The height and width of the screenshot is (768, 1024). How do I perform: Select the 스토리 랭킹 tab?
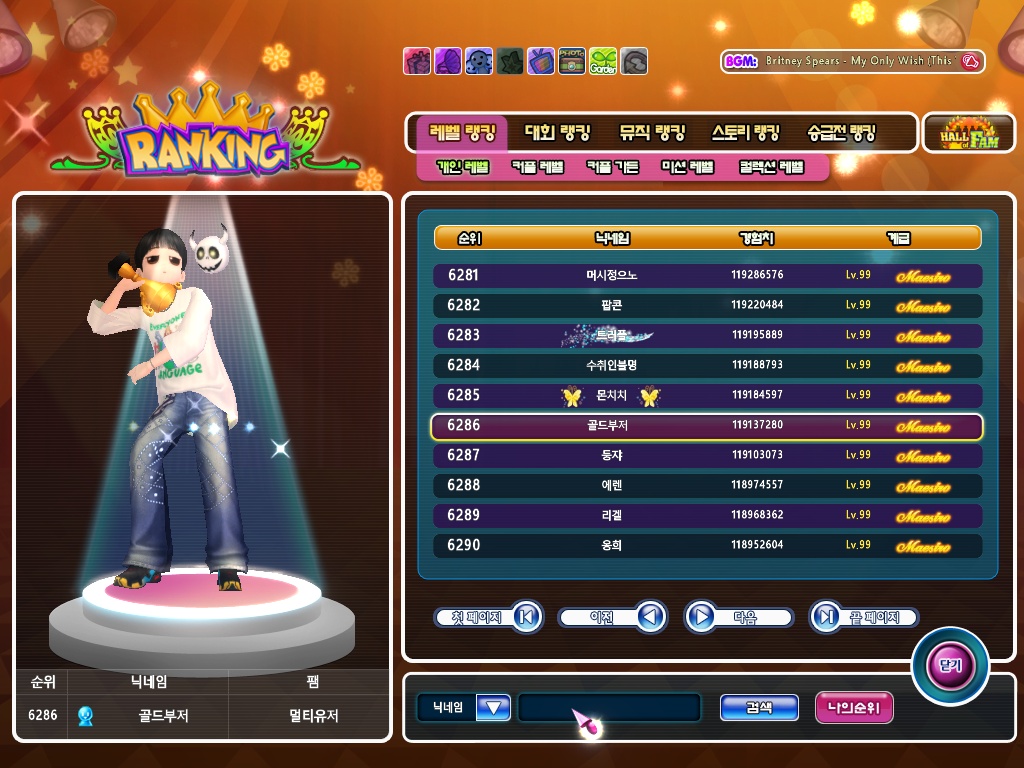[745, 133]
